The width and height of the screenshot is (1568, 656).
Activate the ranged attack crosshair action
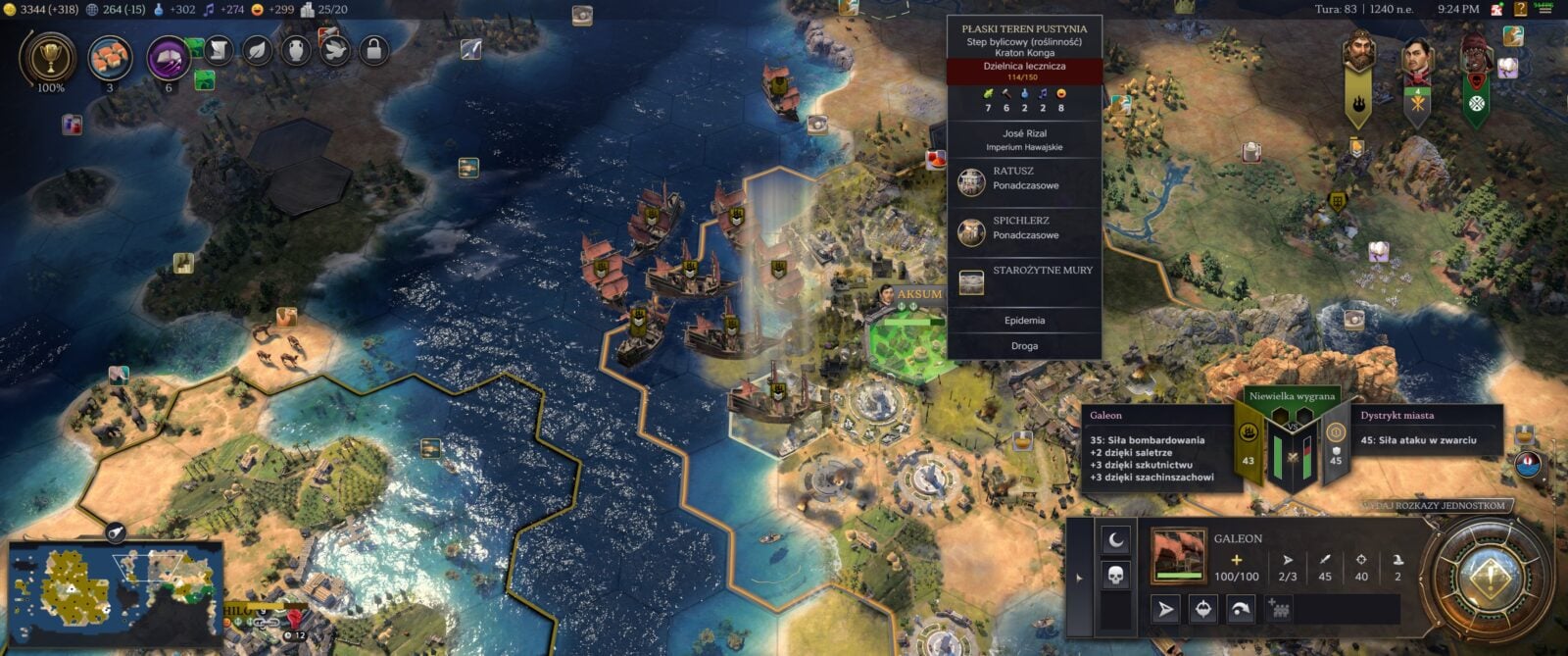[1202, 609]
